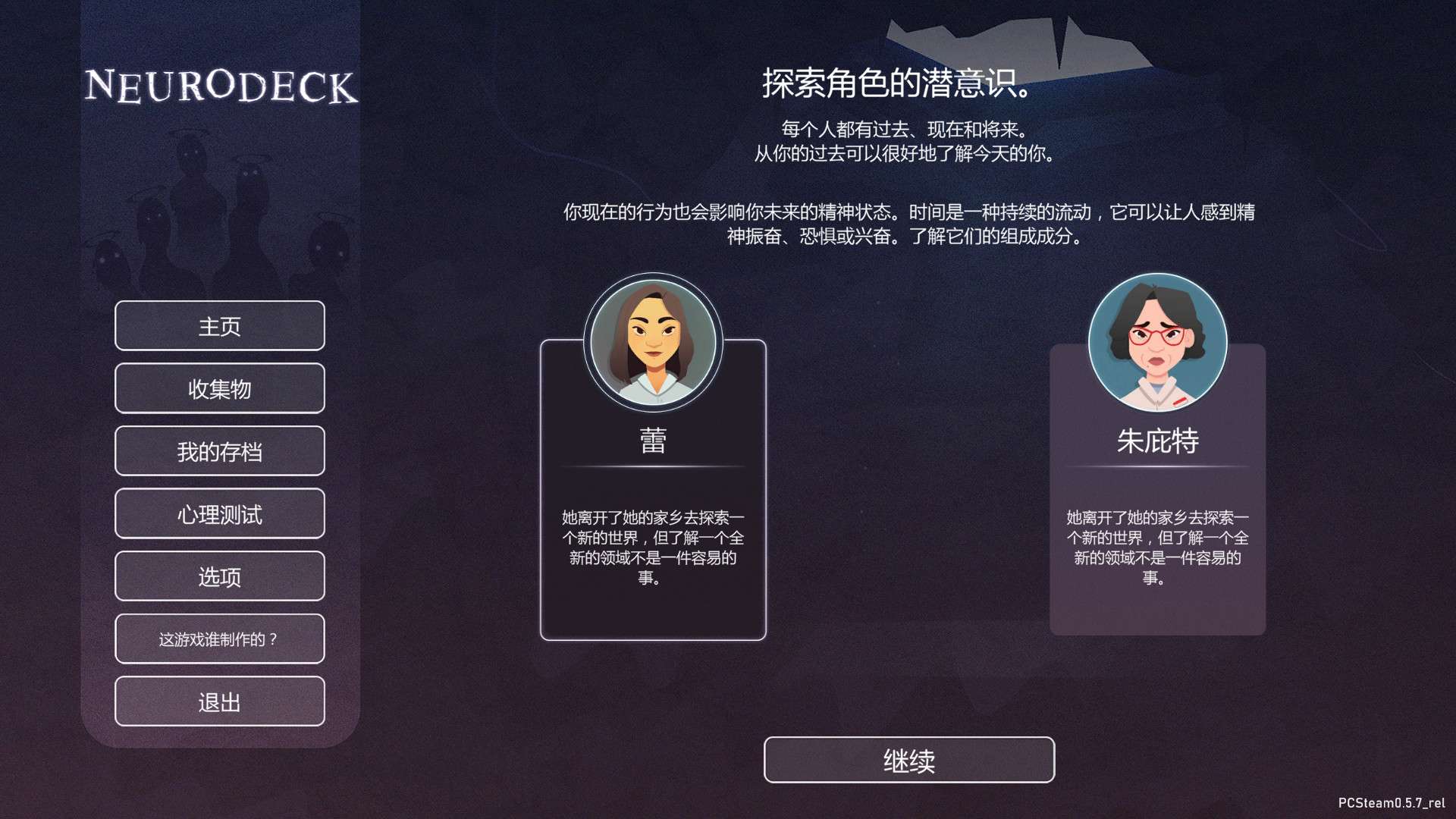Viewport: 1456px width, 819px height.
Task: Select 朱庇特's portrait avatar
Action: tap(1157, 342)
